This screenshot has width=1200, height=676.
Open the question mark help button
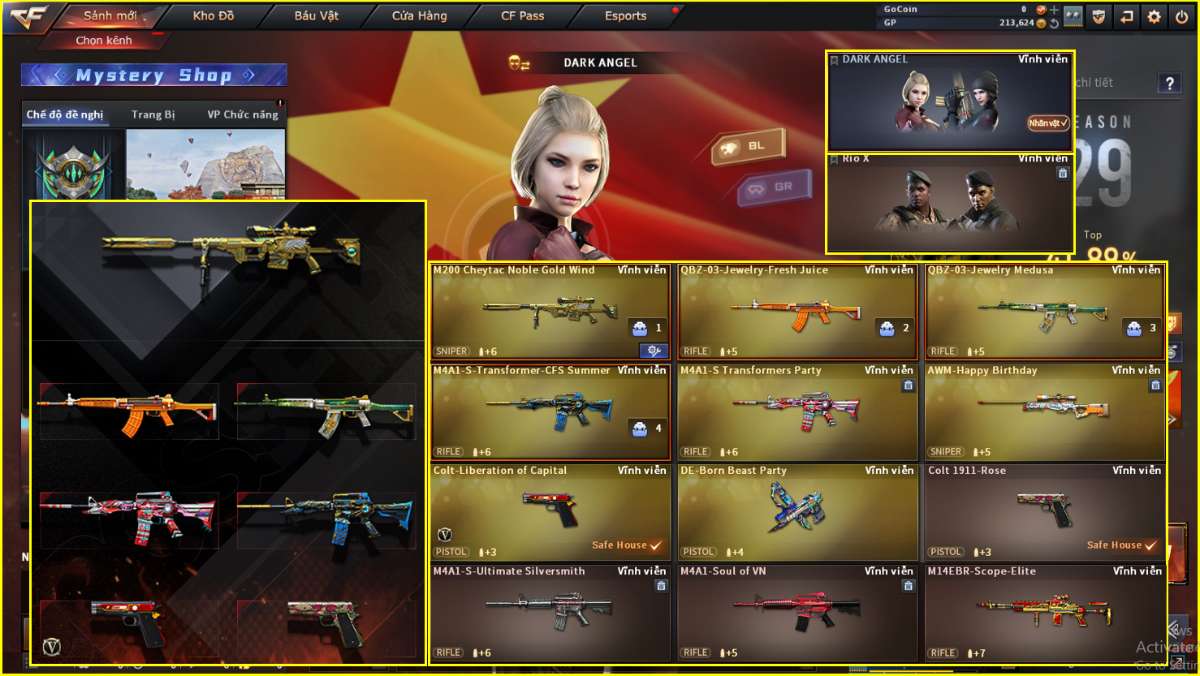(1169, 83)
